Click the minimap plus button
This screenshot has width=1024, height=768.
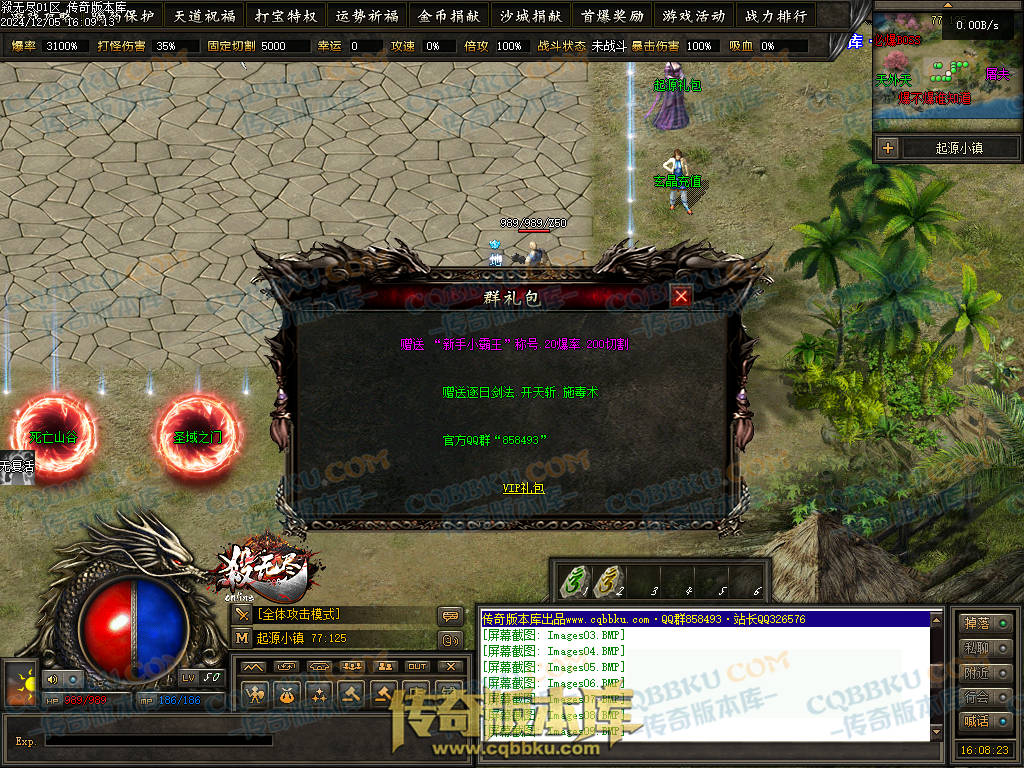tap(887, 148)
